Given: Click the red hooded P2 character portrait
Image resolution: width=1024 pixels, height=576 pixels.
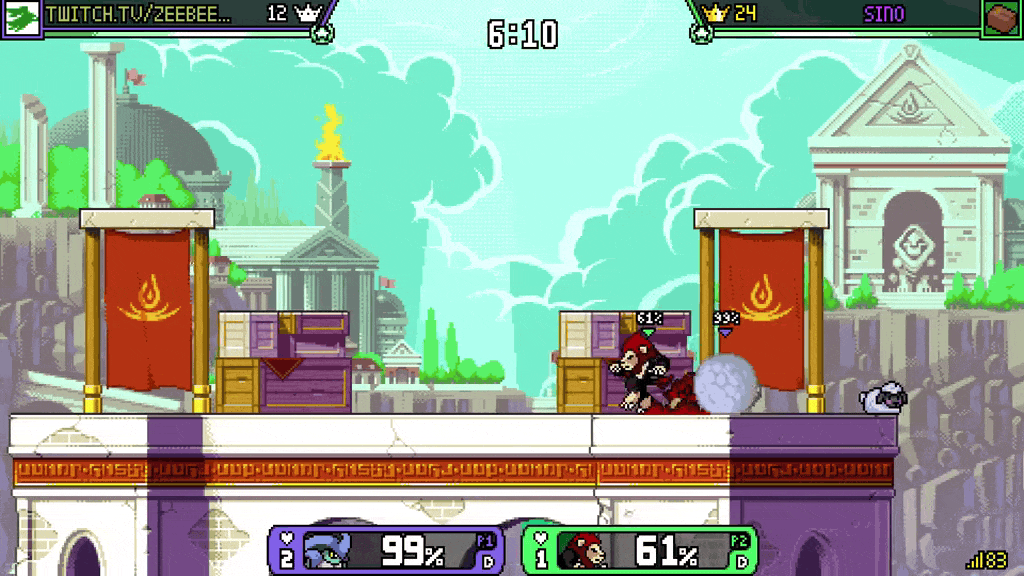Looking at the screenshot, I should point(583,551).
